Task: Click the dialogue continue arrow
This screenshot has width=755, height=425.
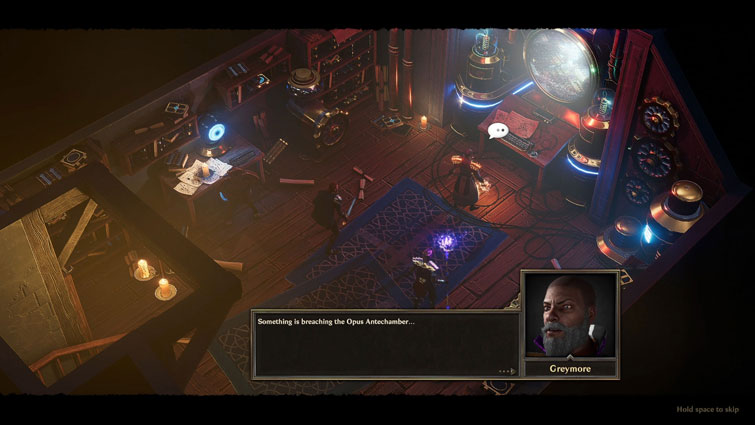Action: click(507, 371)
